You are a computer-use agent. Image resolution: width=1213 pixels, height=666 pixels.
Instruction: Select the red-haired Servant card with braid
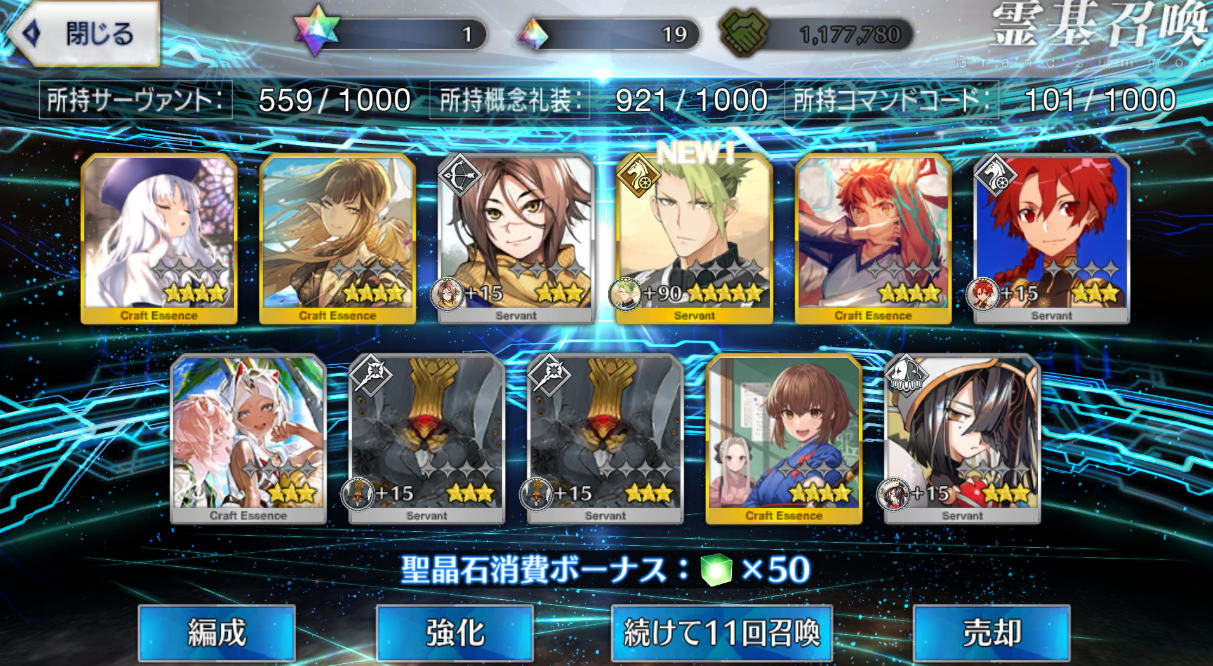[1052, 240]
